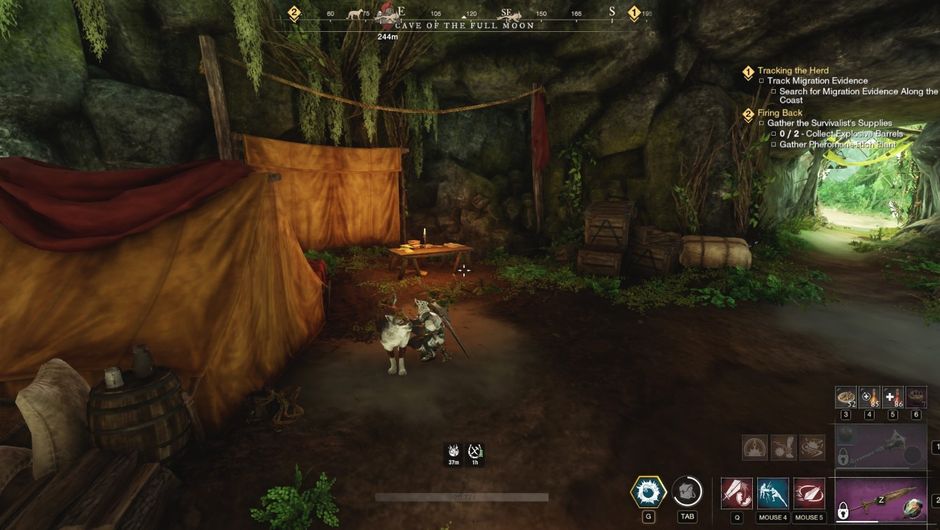The width and height of the screenshot is (940, 530).
Task: Select the food plate consumable slot
Action: (x=846, y=397)
